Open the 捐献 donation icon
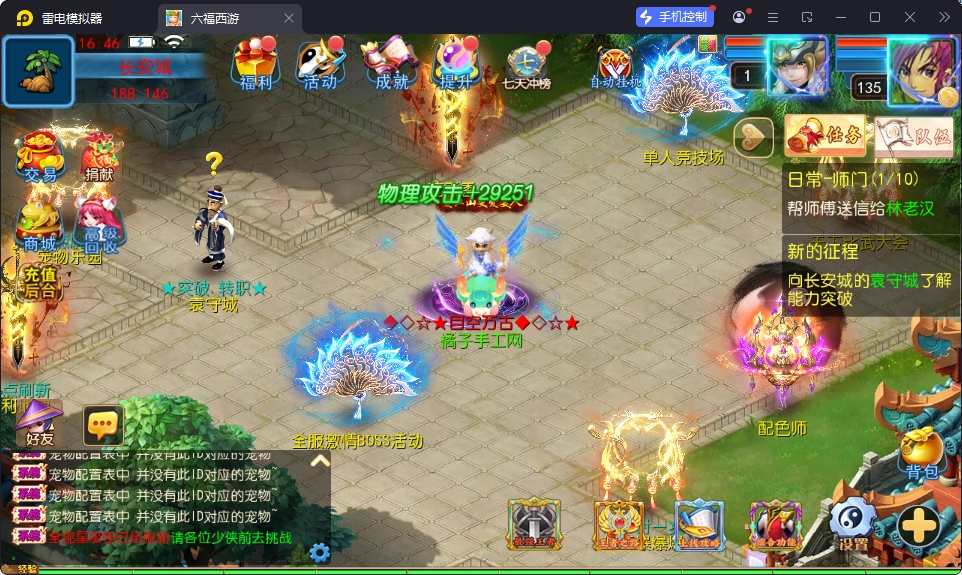 tap(98, 157)
